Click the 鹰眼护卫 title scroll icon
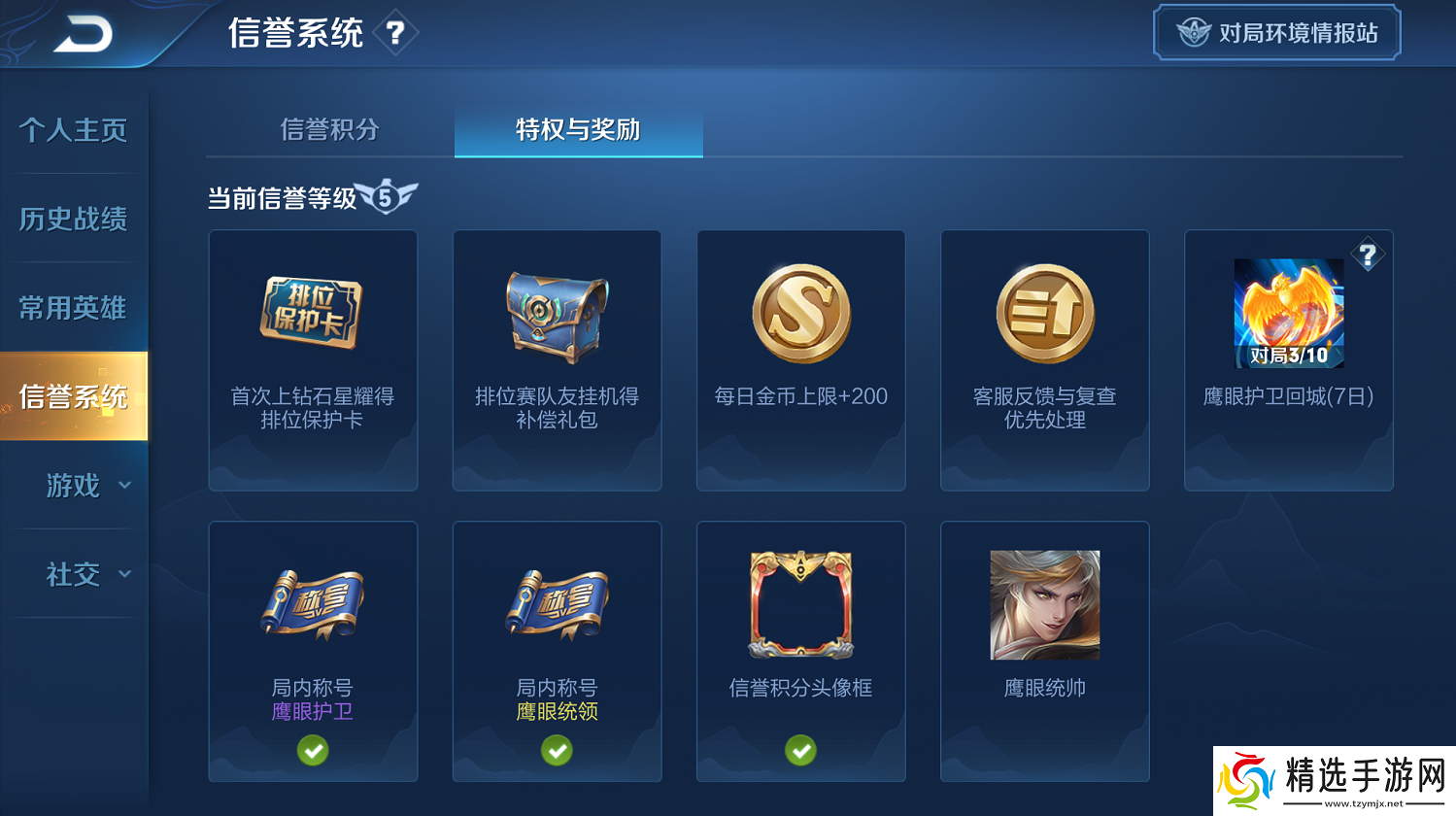1456x816 pixels. (x=313, y=604)
